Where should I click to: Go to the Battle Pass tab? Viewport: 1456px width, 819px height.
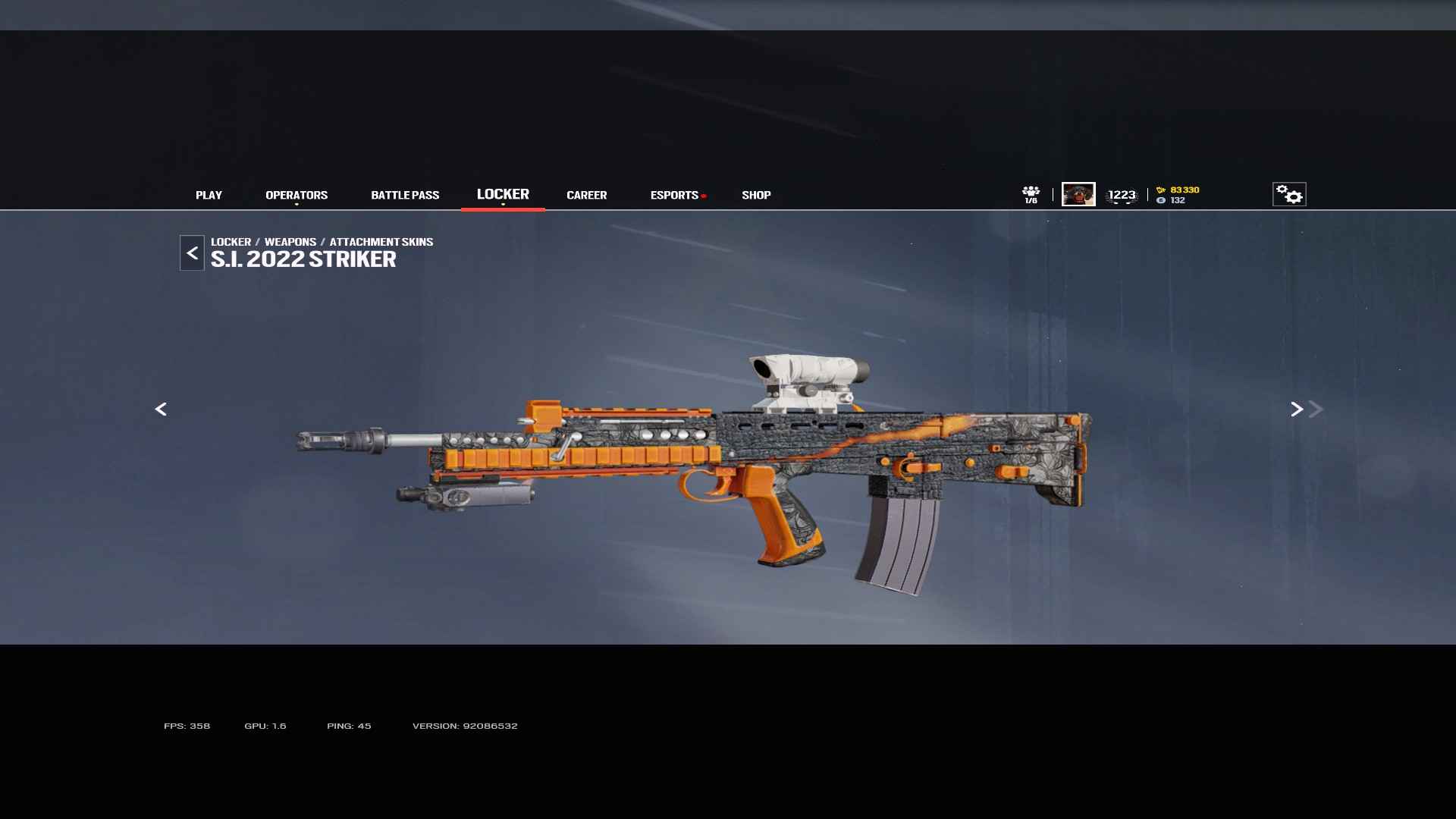pos(405,195)
